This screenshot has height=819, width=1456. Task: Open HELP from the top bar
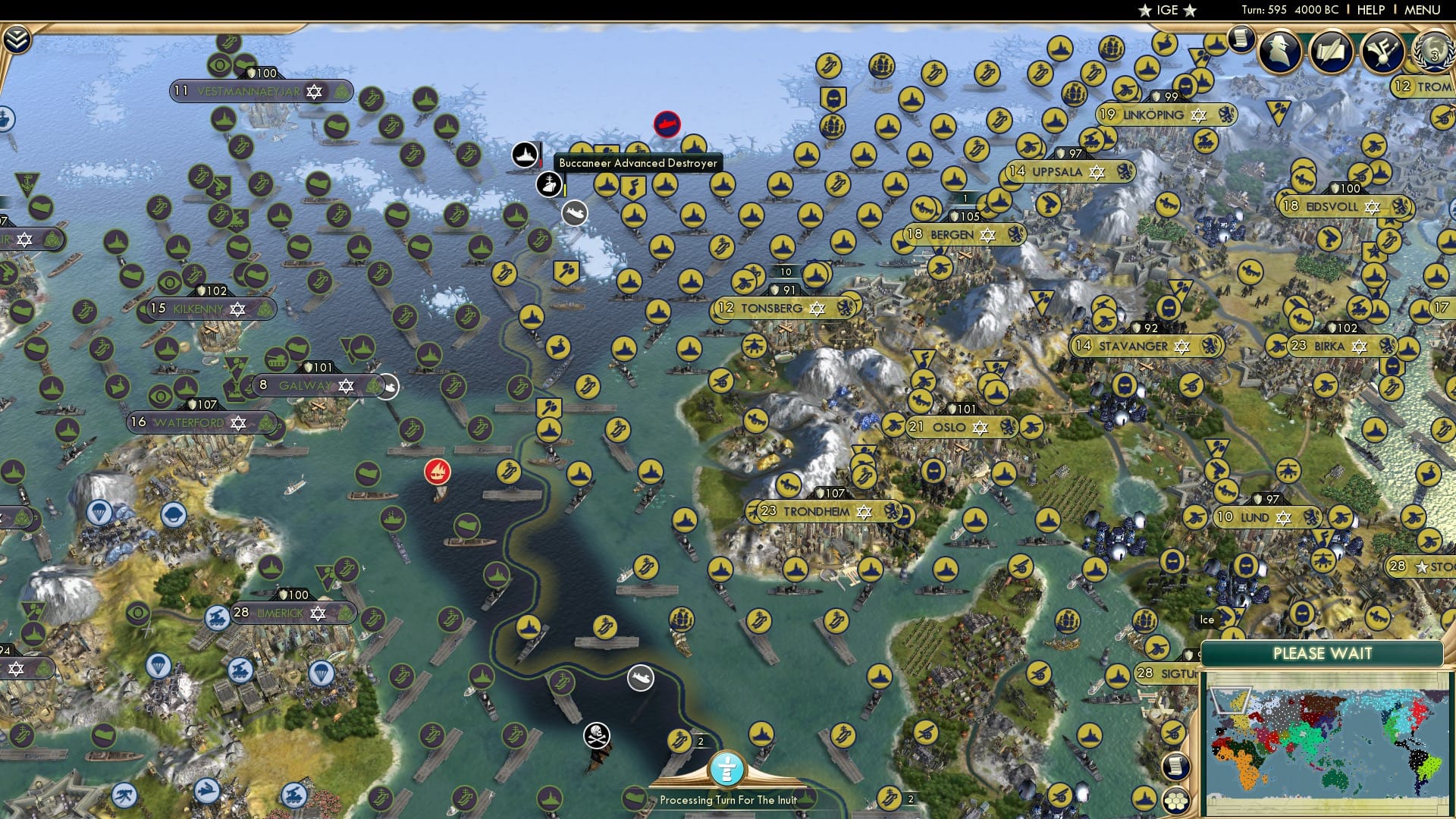point(1370,10)
